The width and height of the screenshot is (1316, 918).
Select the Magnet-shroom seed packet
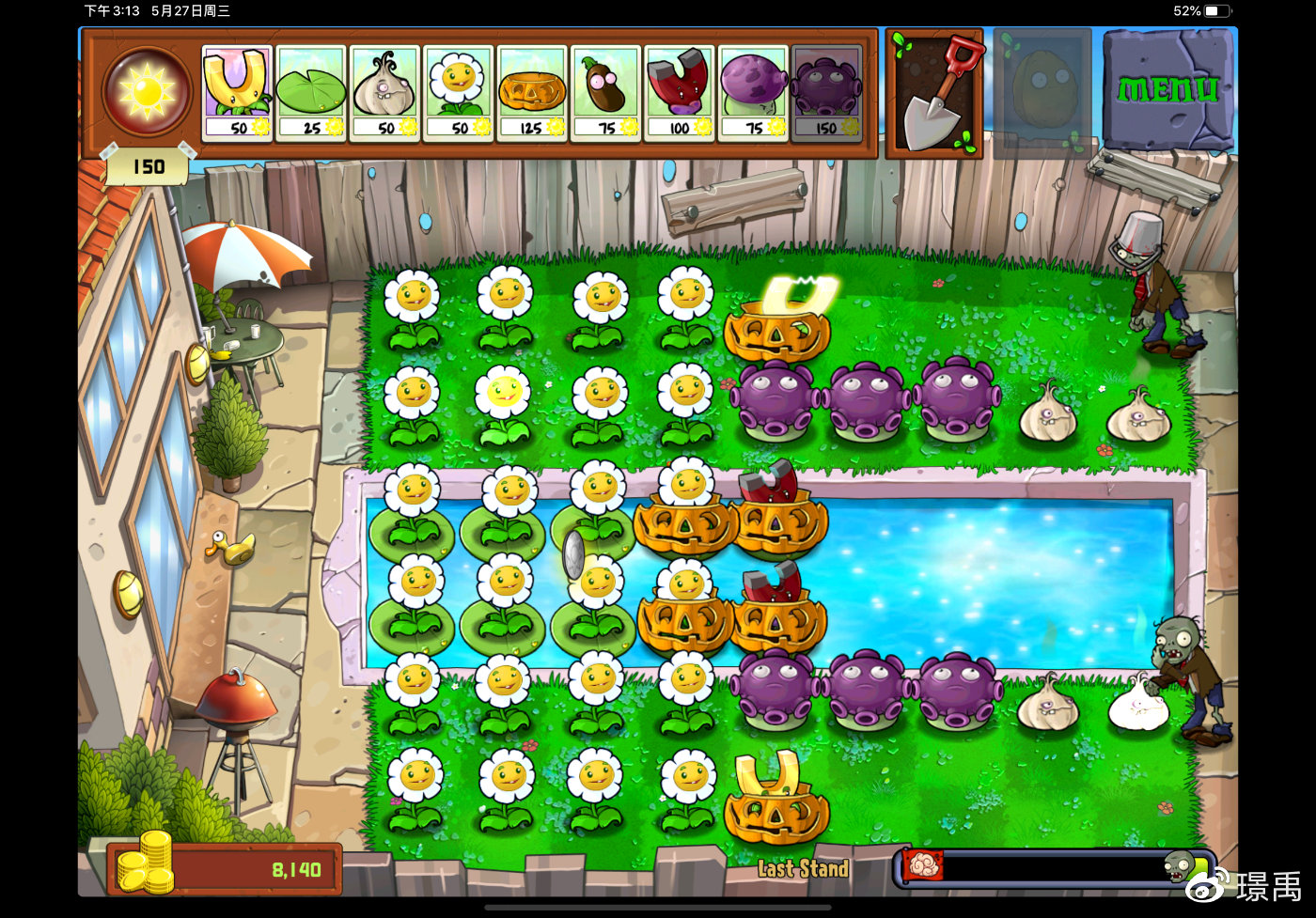click(x=679, y=93)
